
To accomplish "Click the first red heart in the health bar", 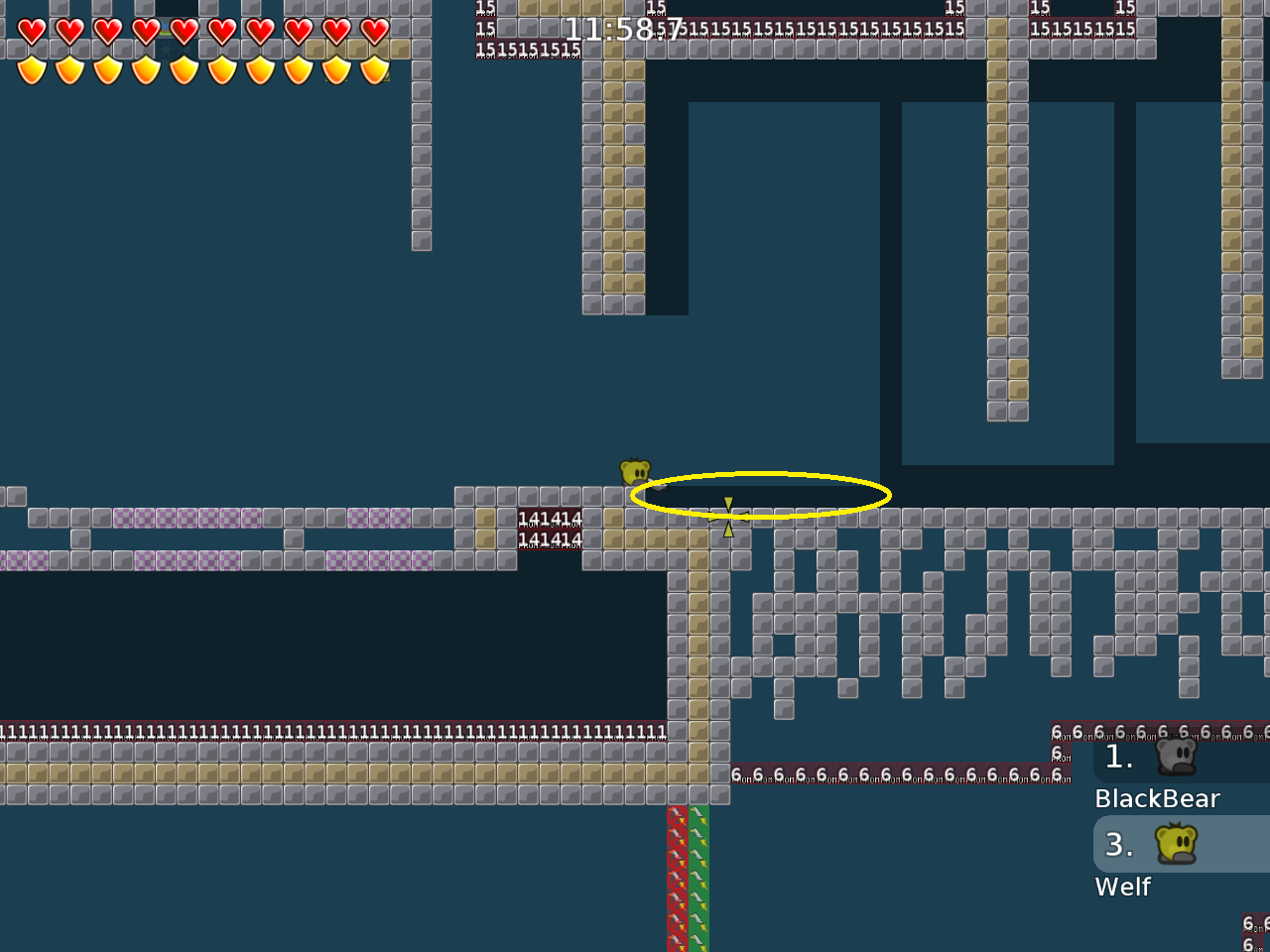I will click(33, 33).
